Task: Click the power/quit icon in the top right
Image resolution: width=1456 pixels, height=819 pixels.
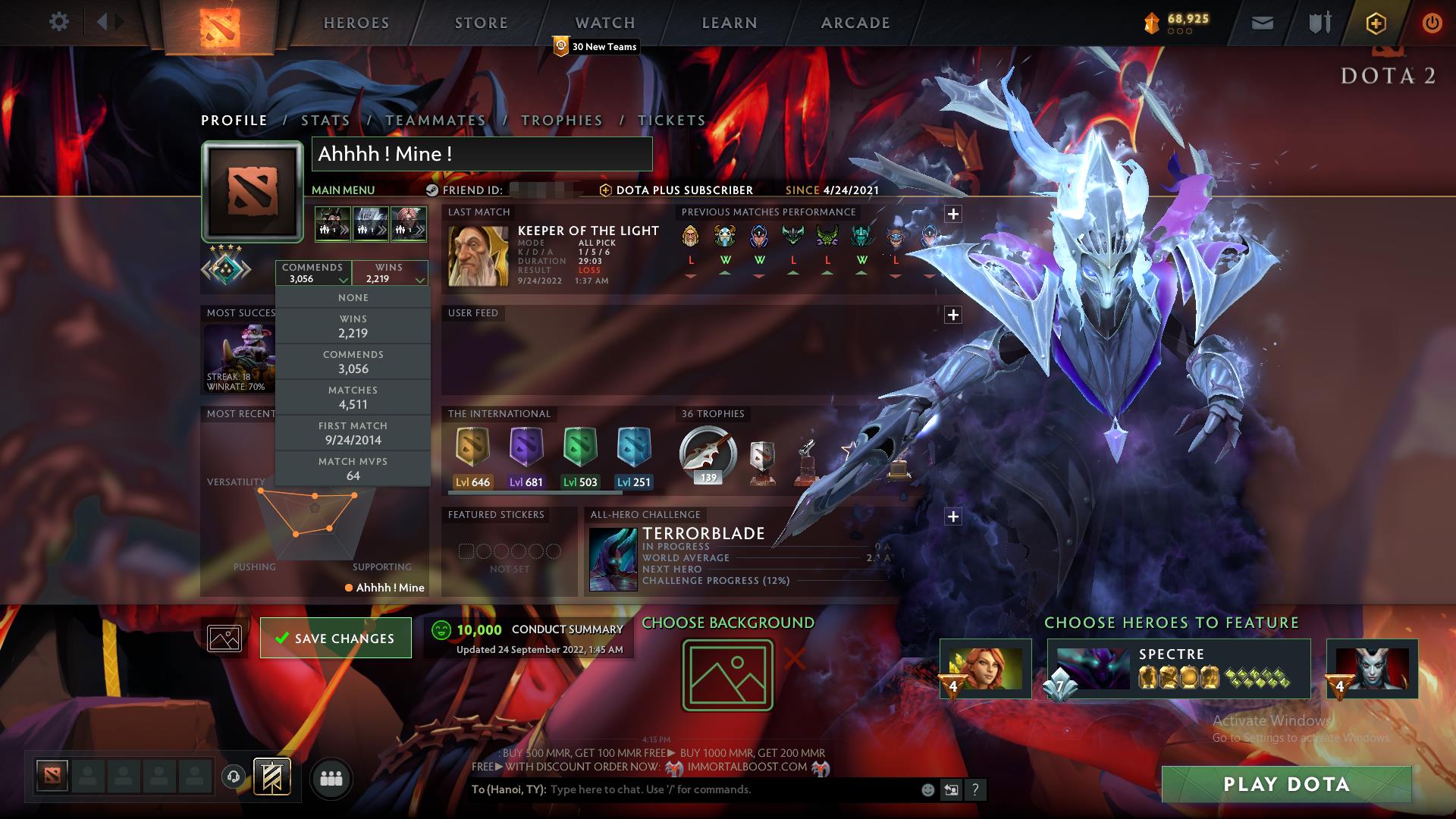Action: [x=1432, y=22]
